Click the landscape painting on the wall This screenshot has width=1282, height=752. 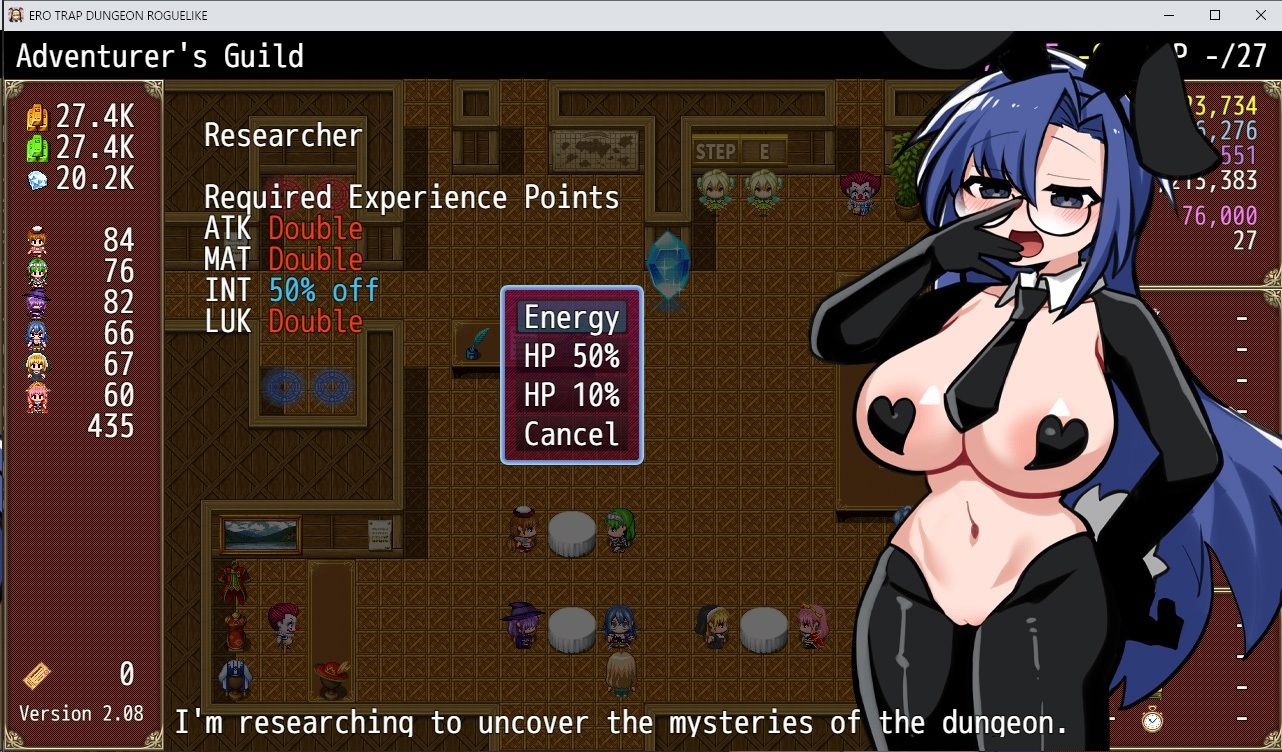coord(263,535)
